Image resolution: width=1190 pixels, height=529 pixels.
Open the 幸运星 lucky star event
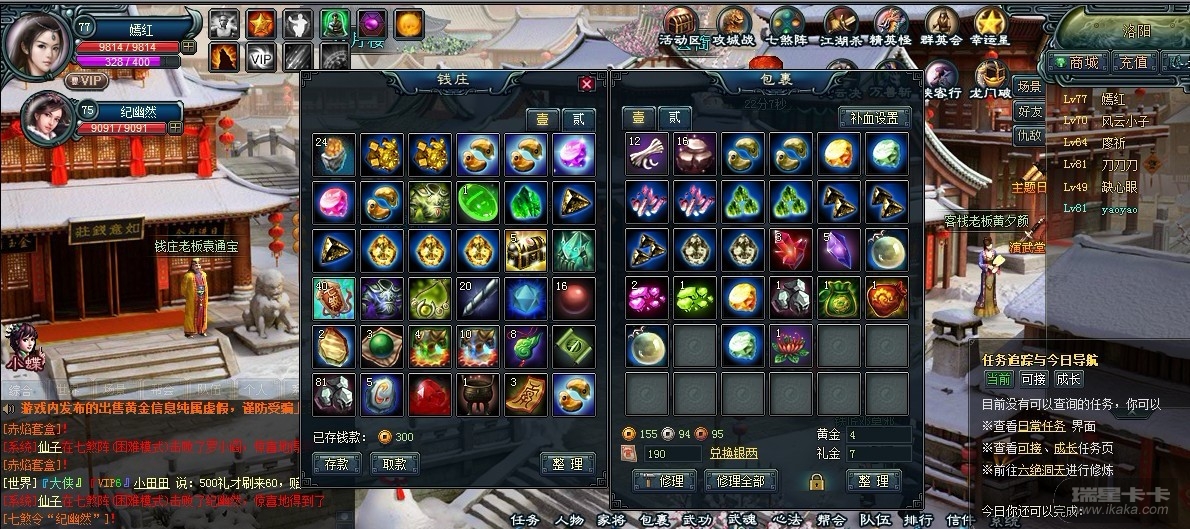990,26
